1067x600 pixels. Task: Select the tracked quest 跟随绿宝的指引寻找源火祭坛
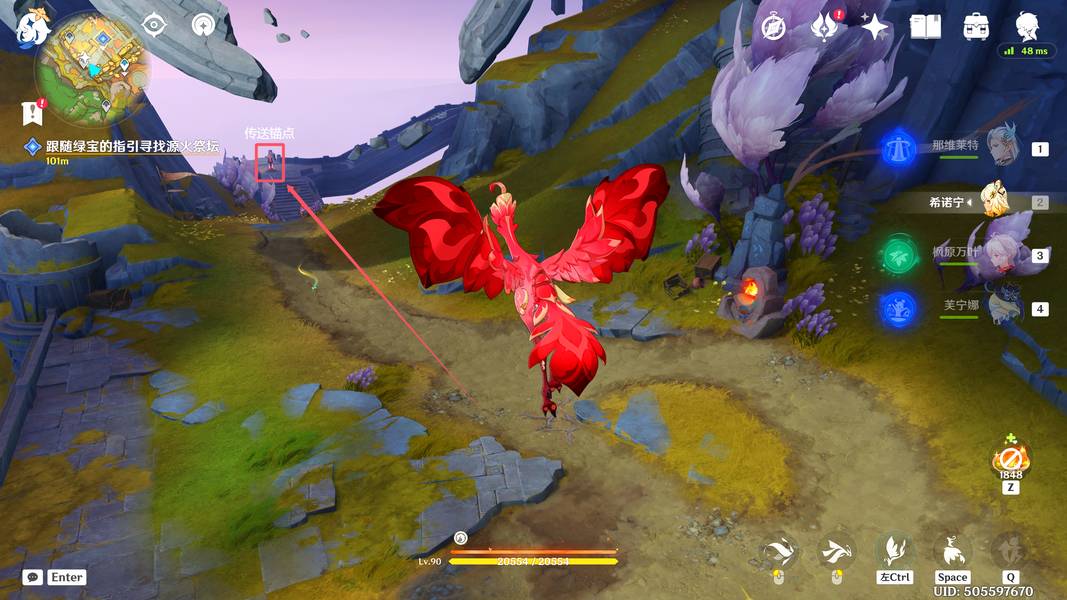[130, 146]
